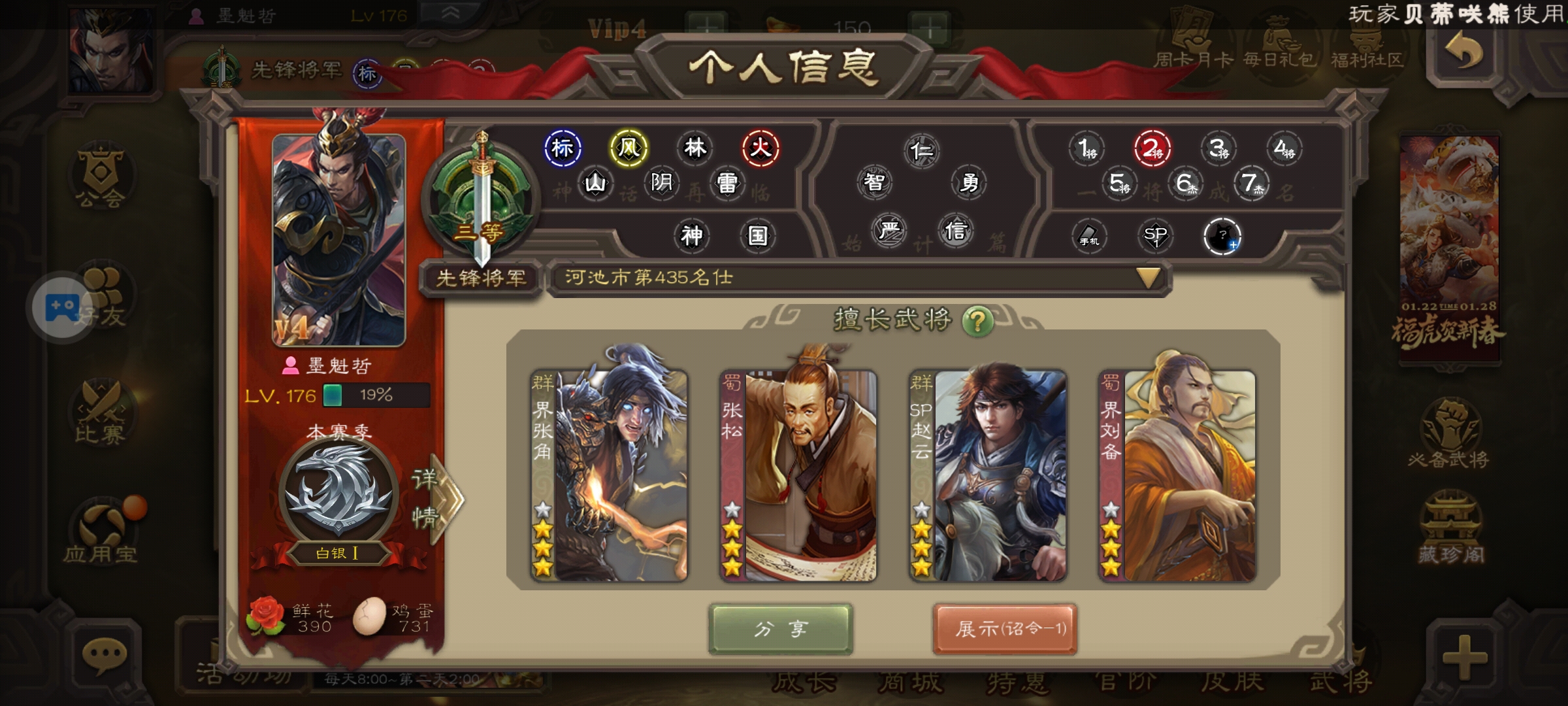The image size is (1568, 706).
Task: Choose the 界刘备 general card
Action: pos(1177,476)
